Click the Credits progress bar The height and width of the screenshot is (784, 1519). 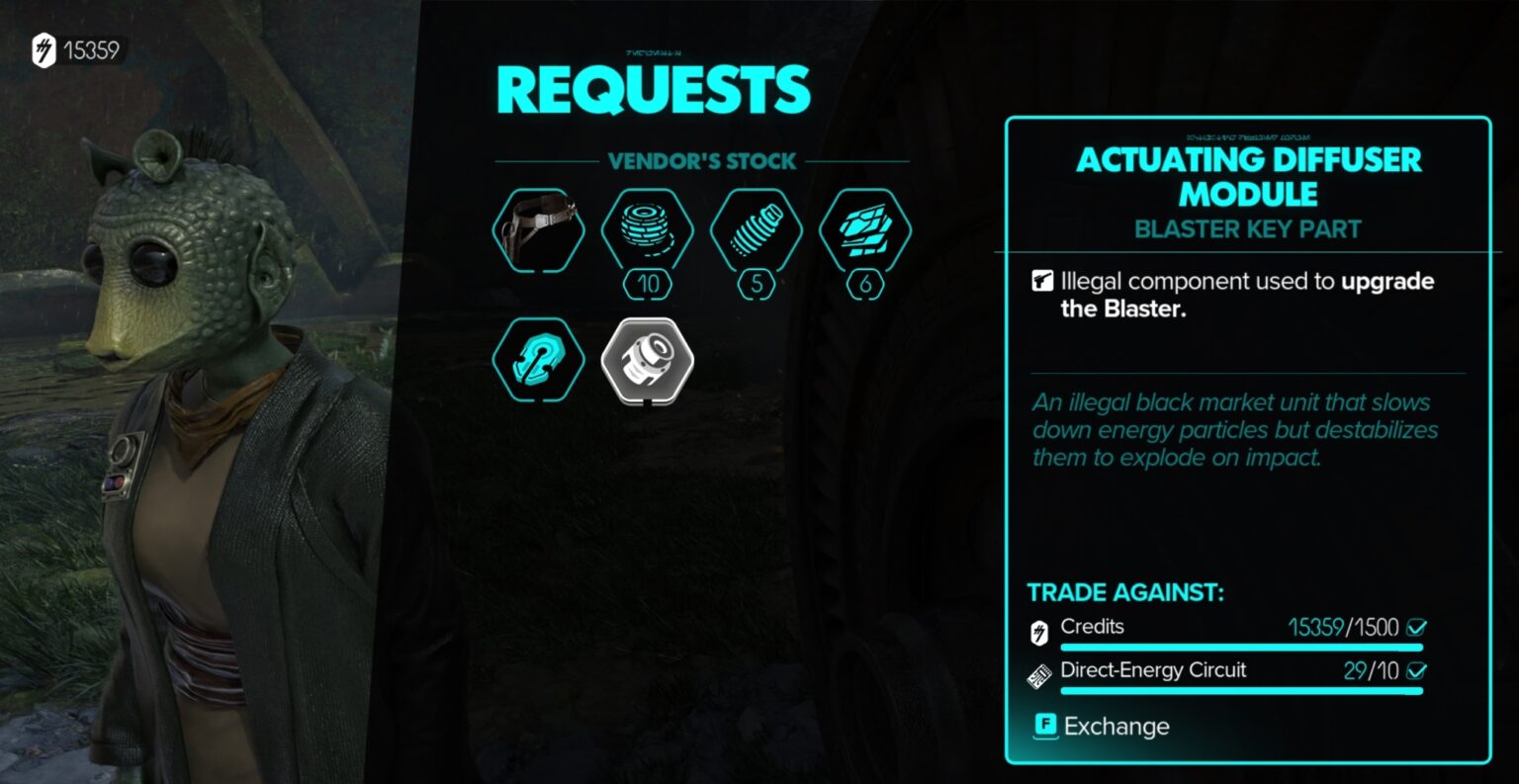pos(1241,648)
